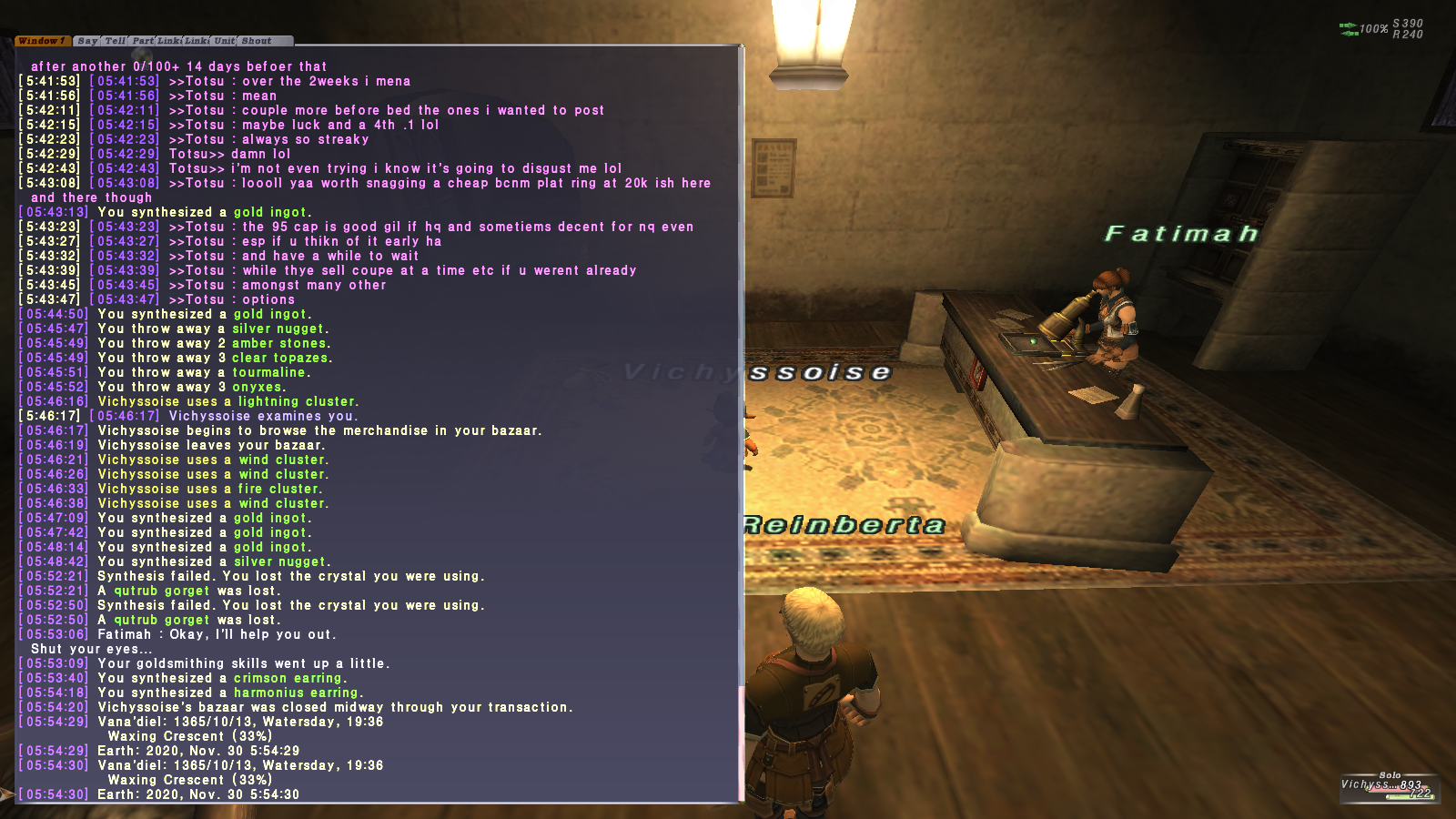The height and width of the screenshot is (819, 1456).
Task: Open the Shout chat tab
Action: pos(257,41)
